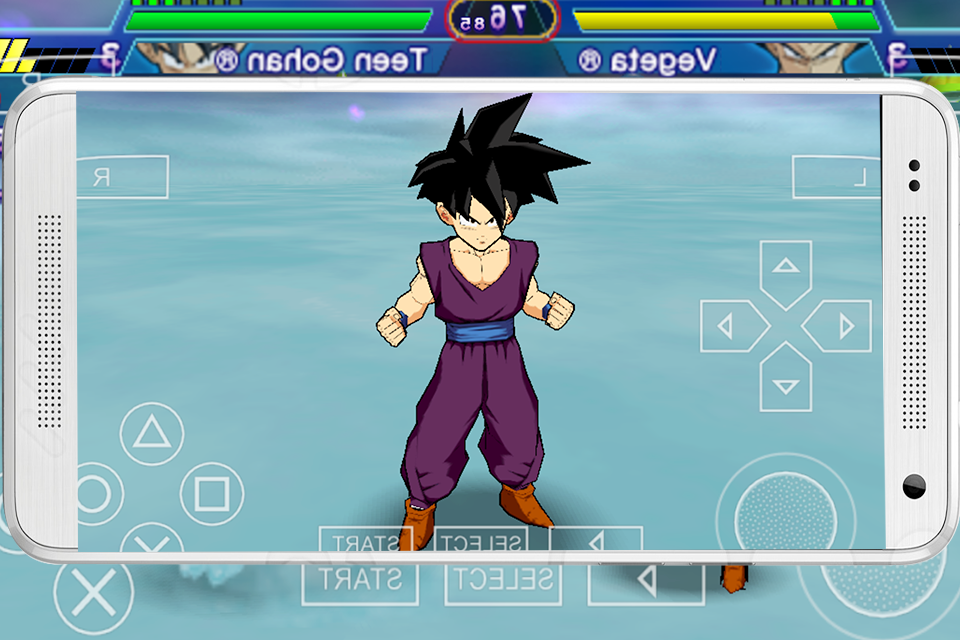
Task: Tap the L shoulder button
Action: click(836, 177)
